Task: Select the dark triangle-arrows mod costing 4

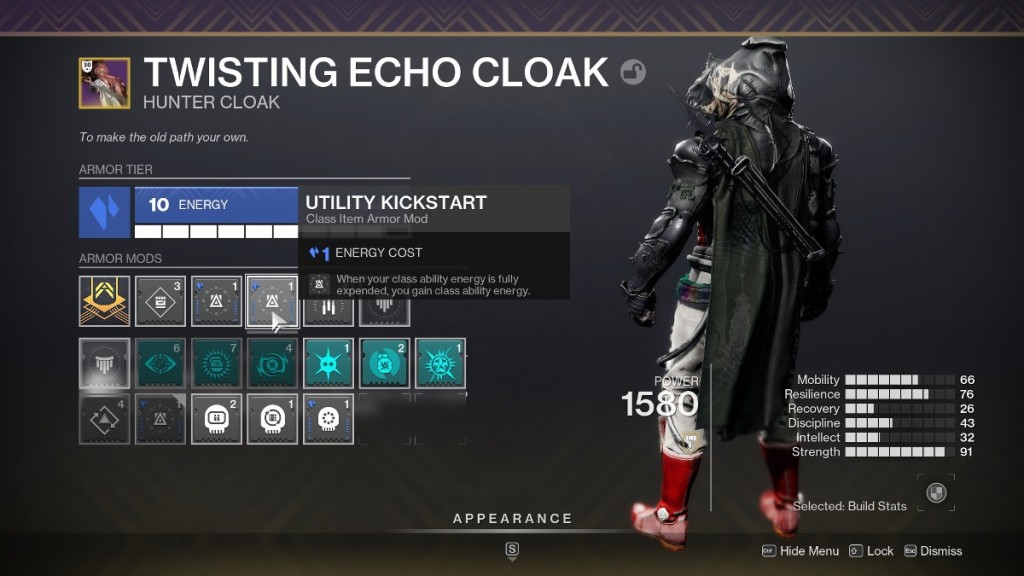Action: (x=105, y=419)
